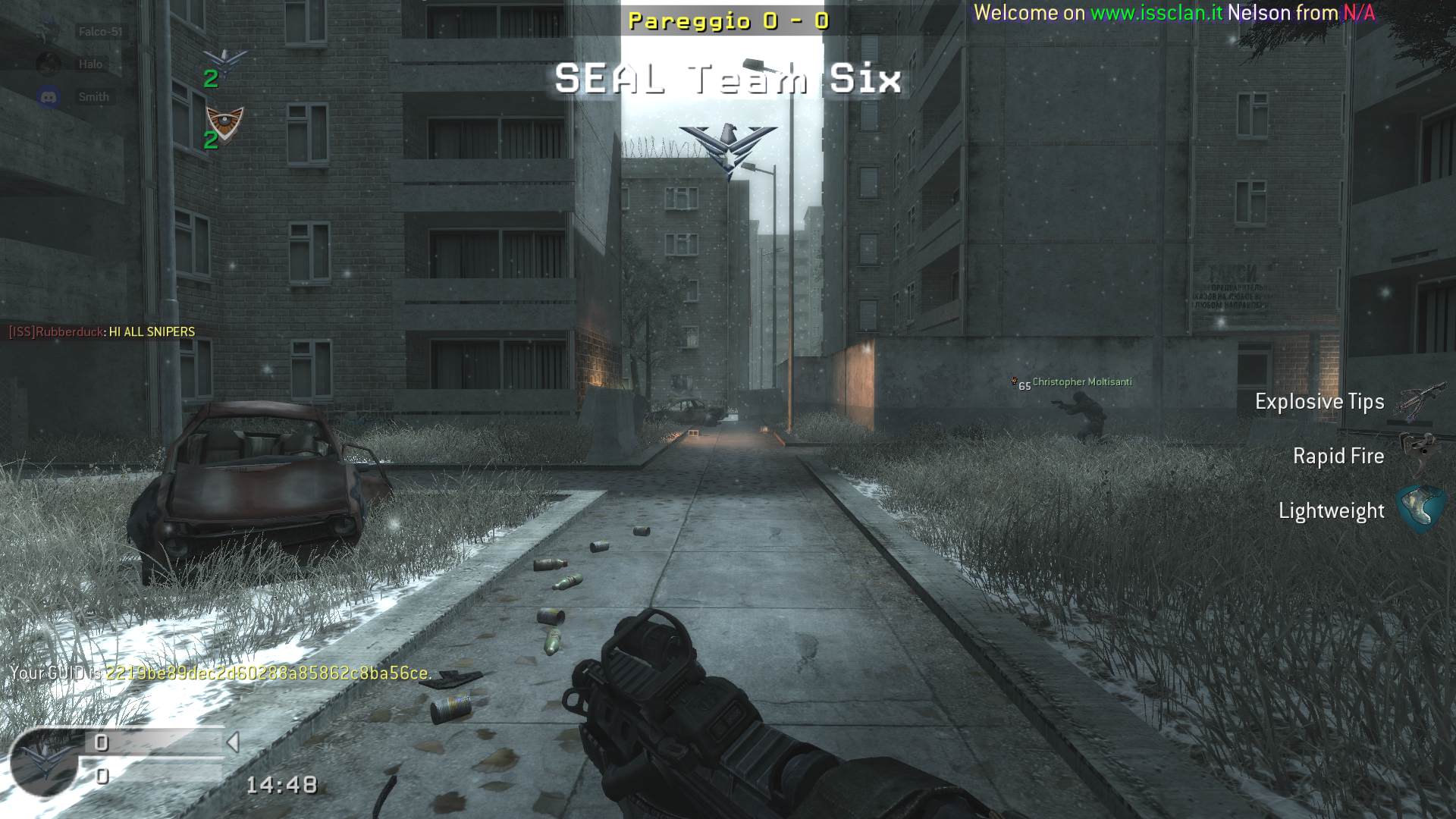Click the winged eagle team count icon
1456x819 pixels.
[227, 62]
